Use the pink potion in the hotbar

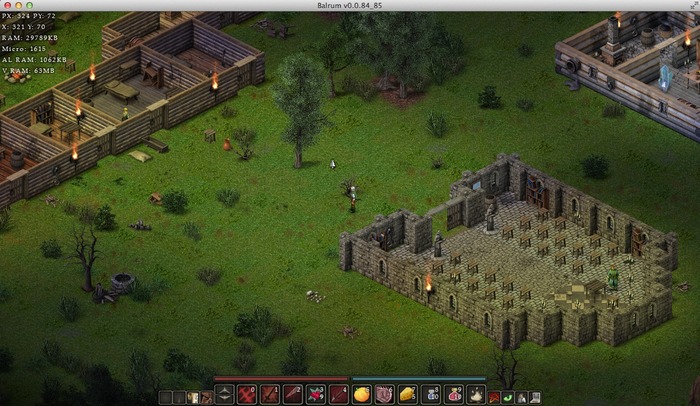click(x=454, y=395)
